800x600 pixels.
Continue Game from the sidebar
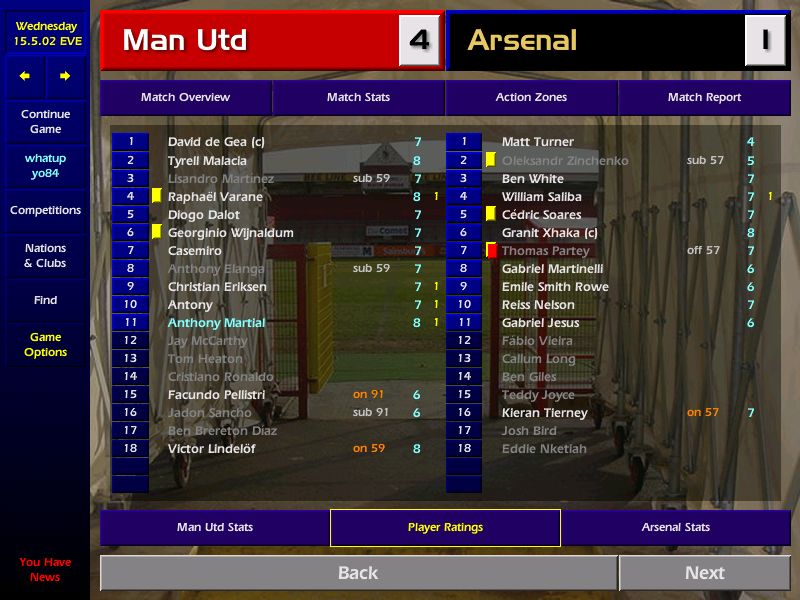[x=45, y=122]
